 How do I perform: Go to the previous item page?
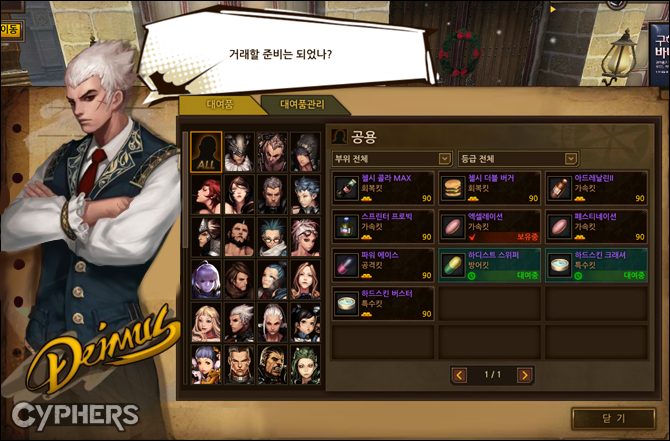point(460,375)
